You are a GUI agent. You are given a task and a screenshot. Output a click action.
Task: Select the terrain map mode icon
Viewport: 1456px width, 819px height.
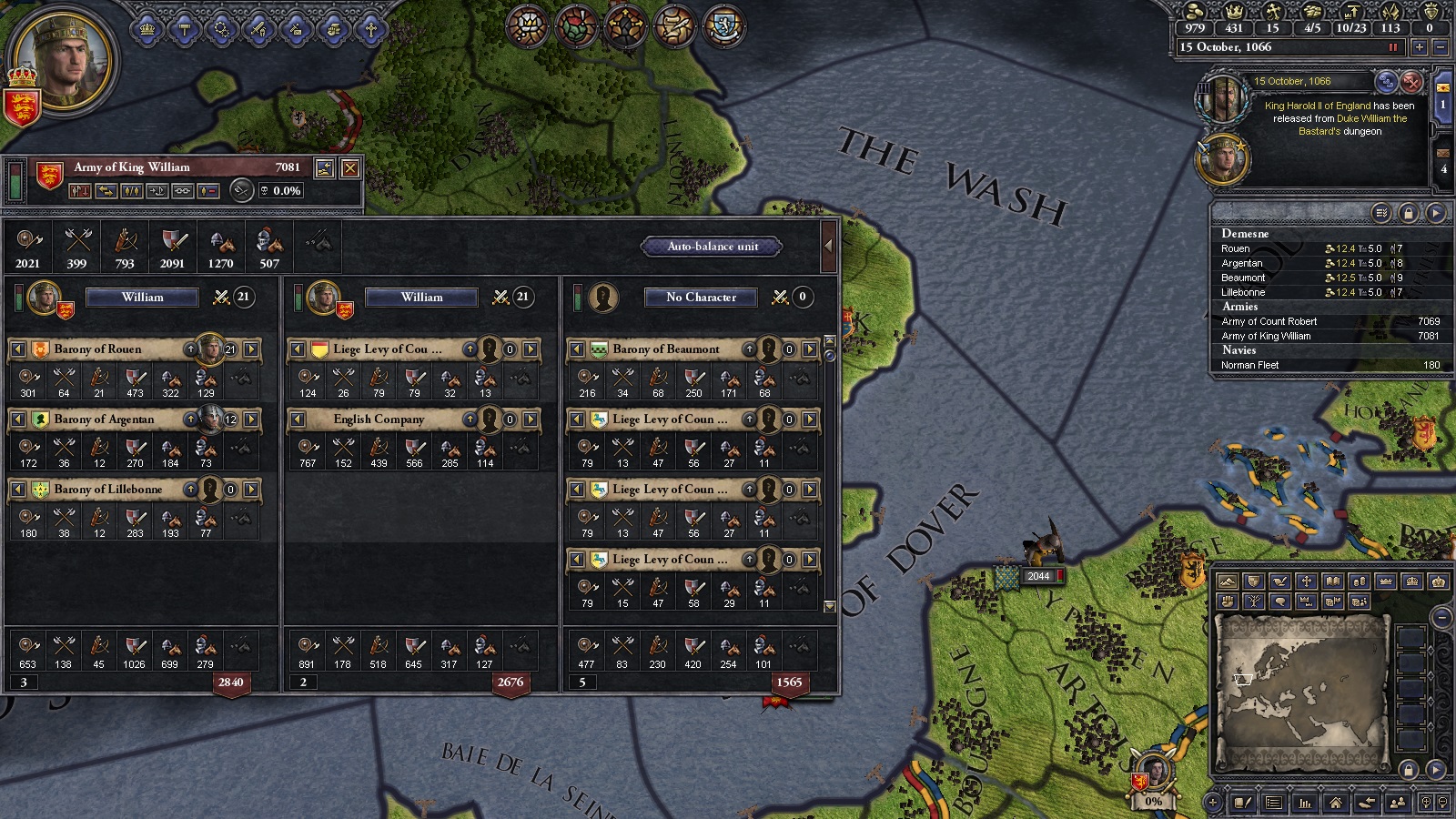1228,581
